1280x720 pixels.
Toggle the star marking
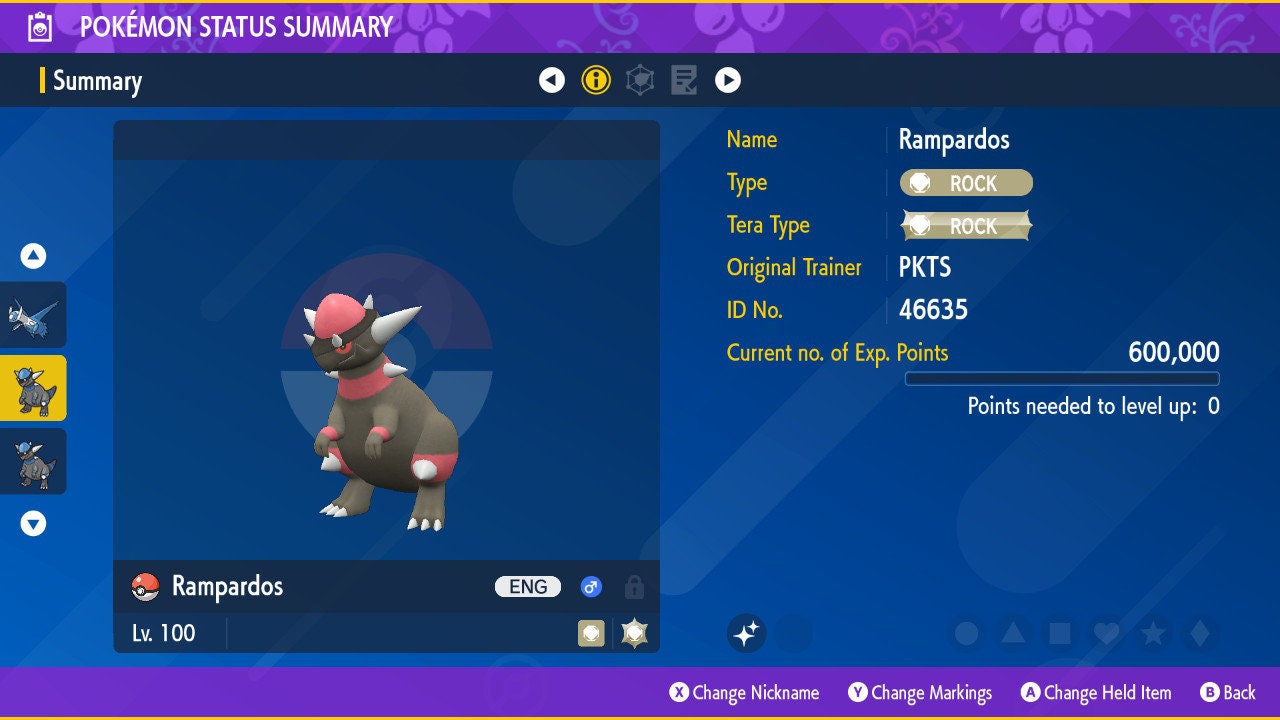tap(1152, 633)
